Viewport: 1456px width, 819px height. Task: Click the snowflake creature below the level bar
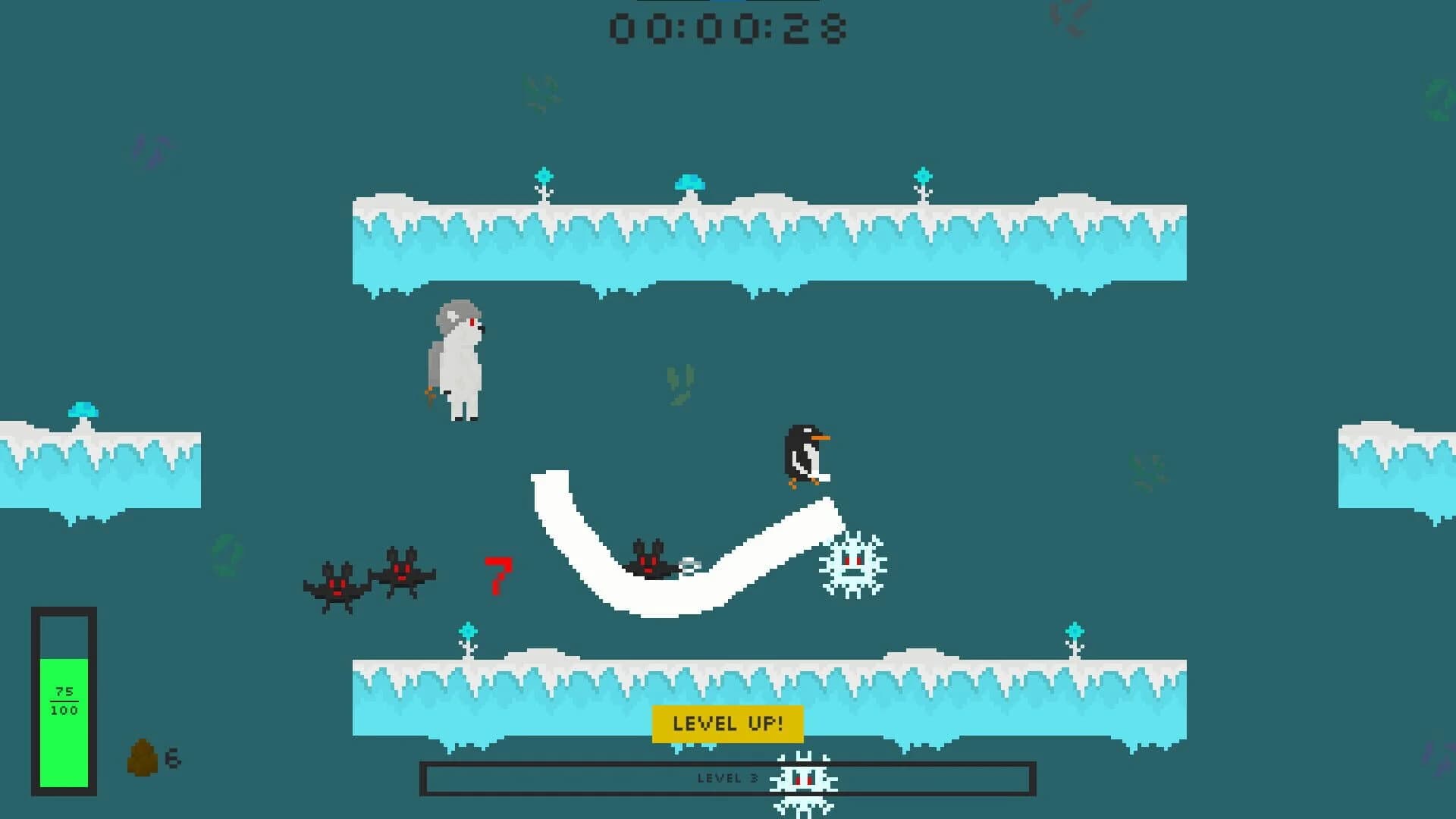(802, 781)
